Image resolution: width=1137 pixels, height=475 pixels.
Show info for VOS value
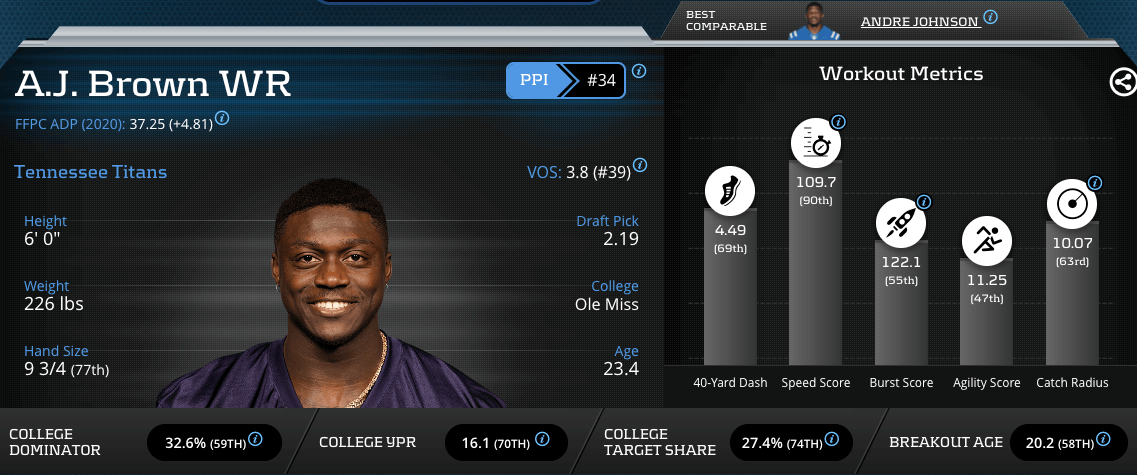[x=640, y=165]
